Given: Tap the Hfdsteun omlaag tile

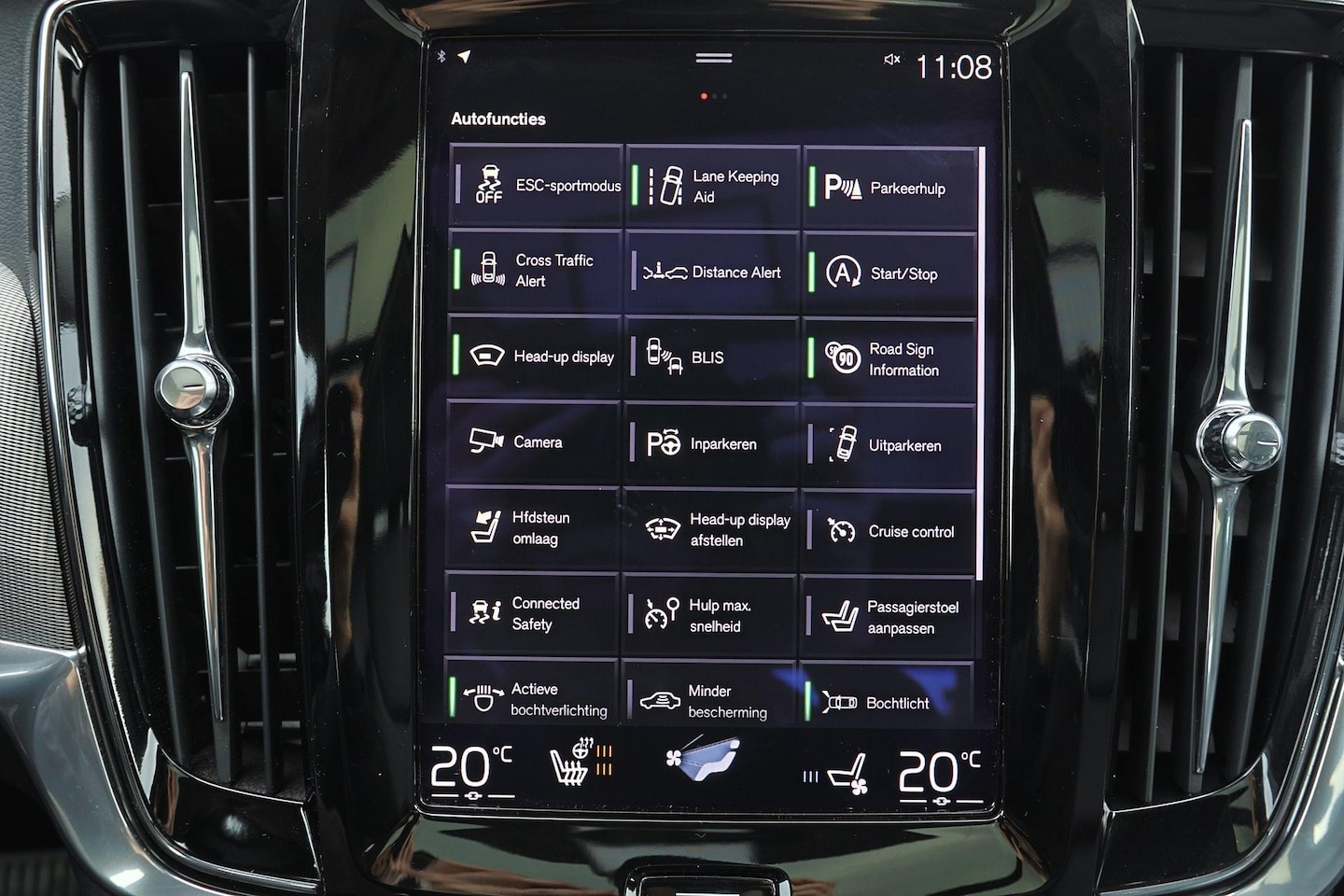Looking at the screenshot, I should tap(533, 528).
